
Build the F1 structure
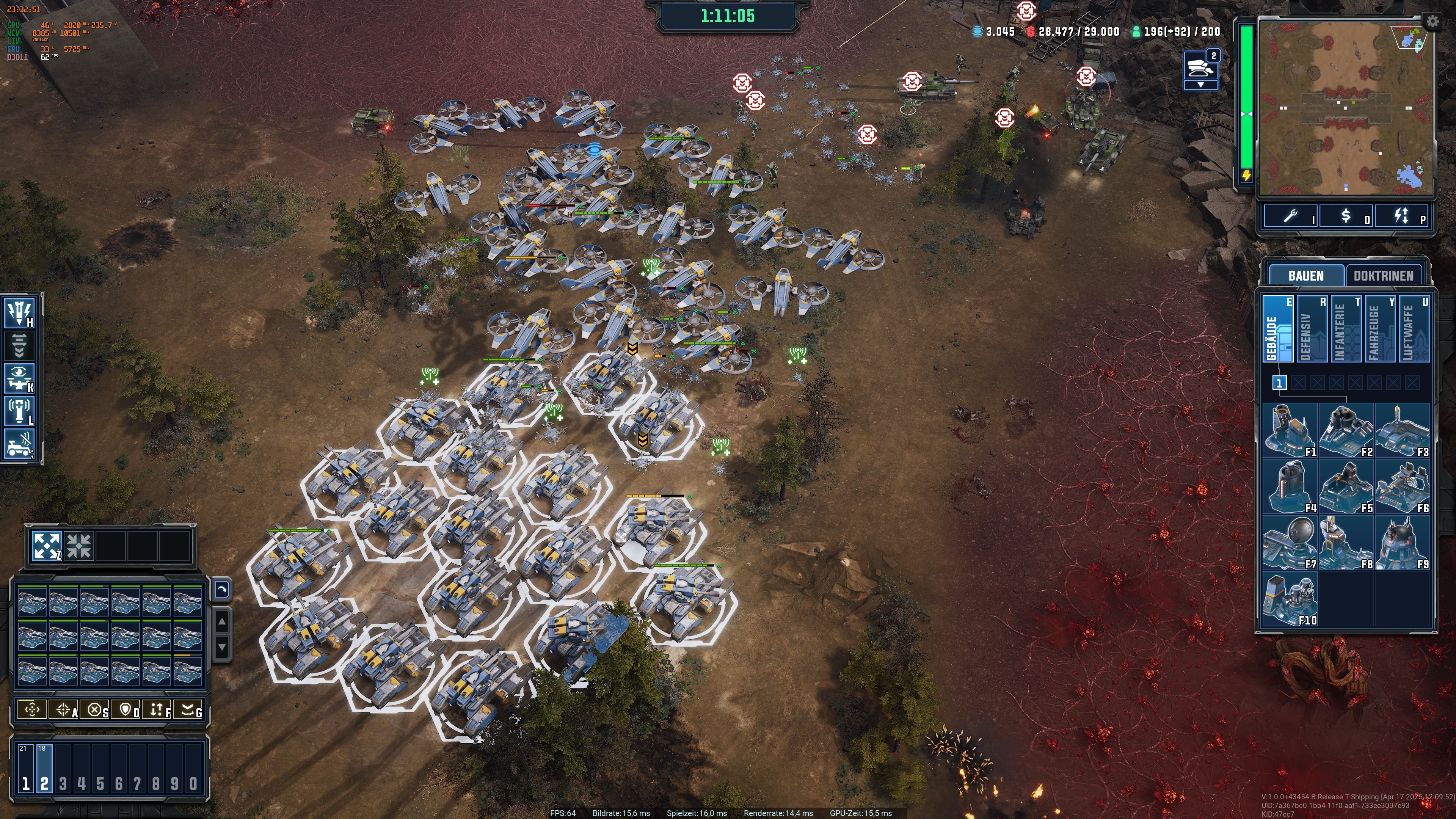click(1290, 430)
